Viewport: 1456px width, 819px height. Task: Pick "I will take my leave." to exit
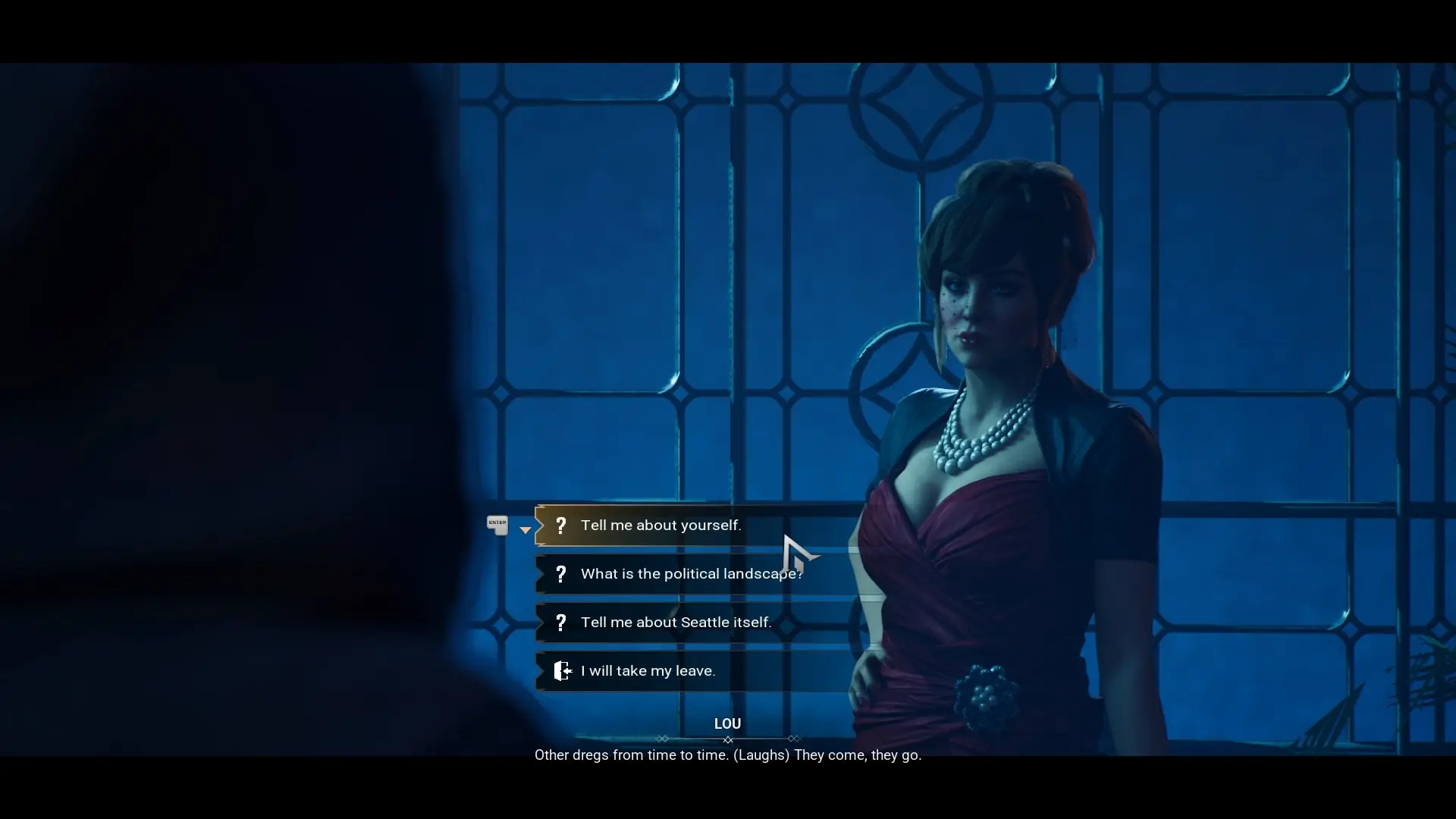[648, 671]
